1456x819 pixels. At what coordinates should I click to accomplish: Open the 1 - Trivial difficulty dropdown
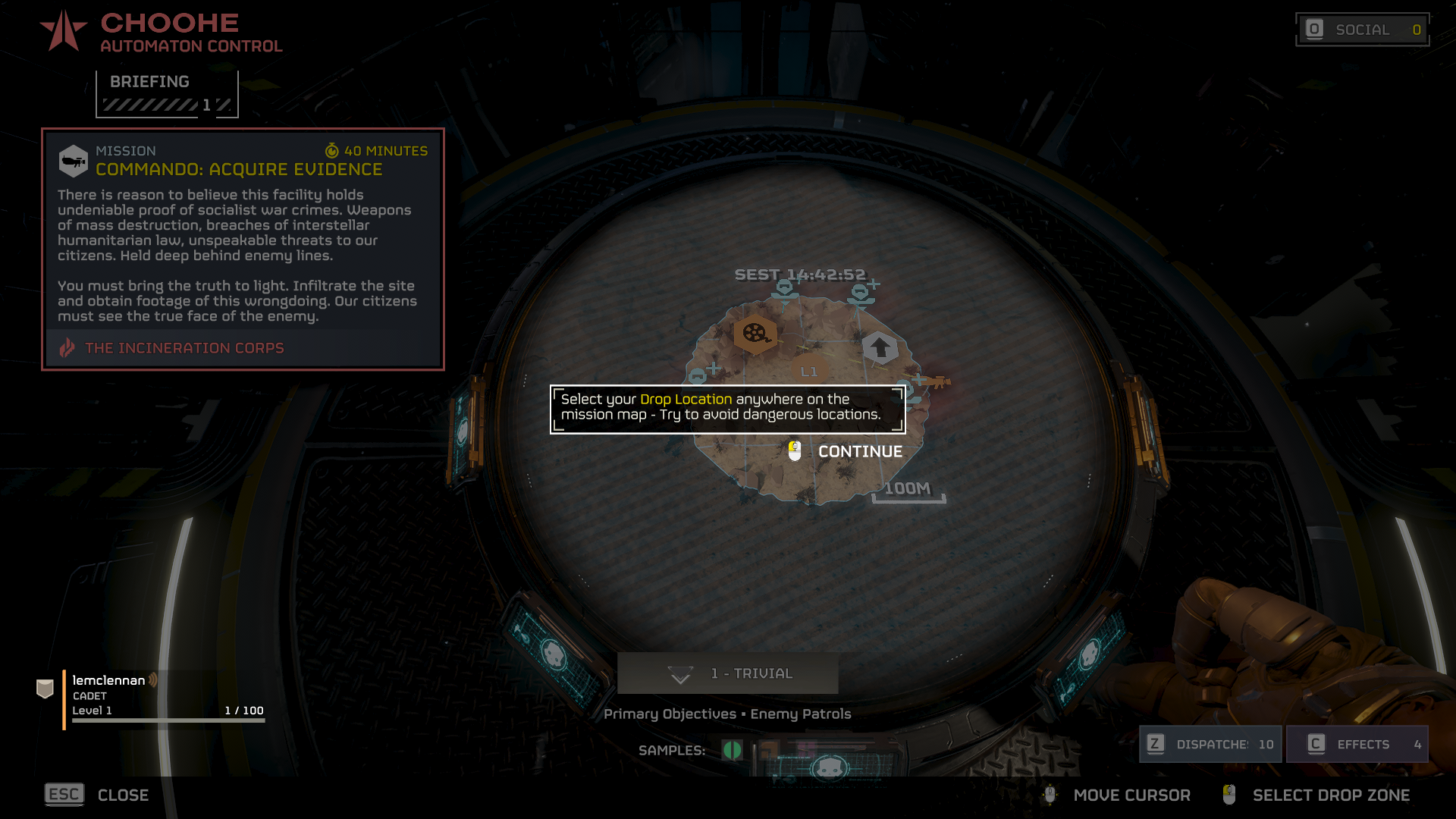click(x=727, y=673)
